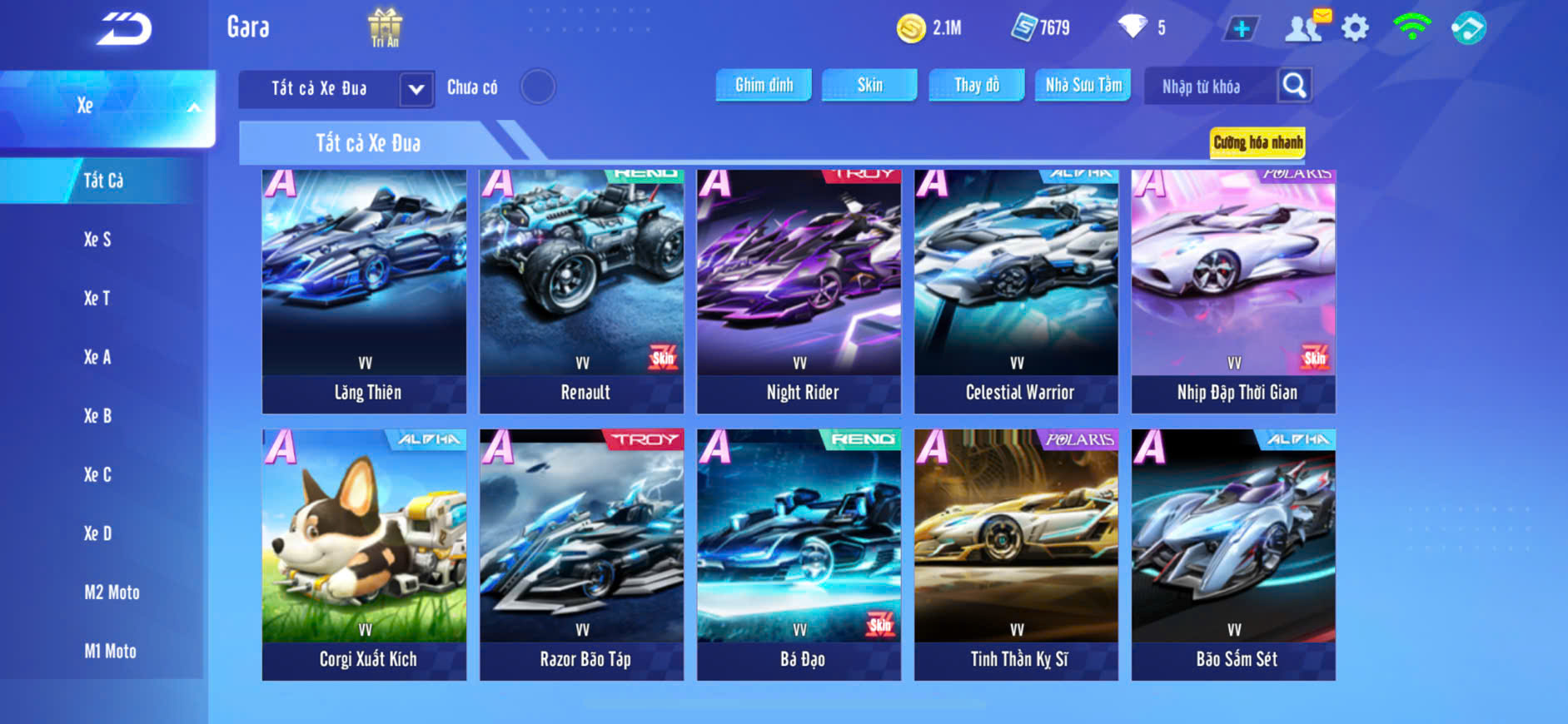Click the magnifying glass search button
Image resolution: width=1568 pixels, height=724 pixels.
pyautogui.click(x=1294, y=85)
